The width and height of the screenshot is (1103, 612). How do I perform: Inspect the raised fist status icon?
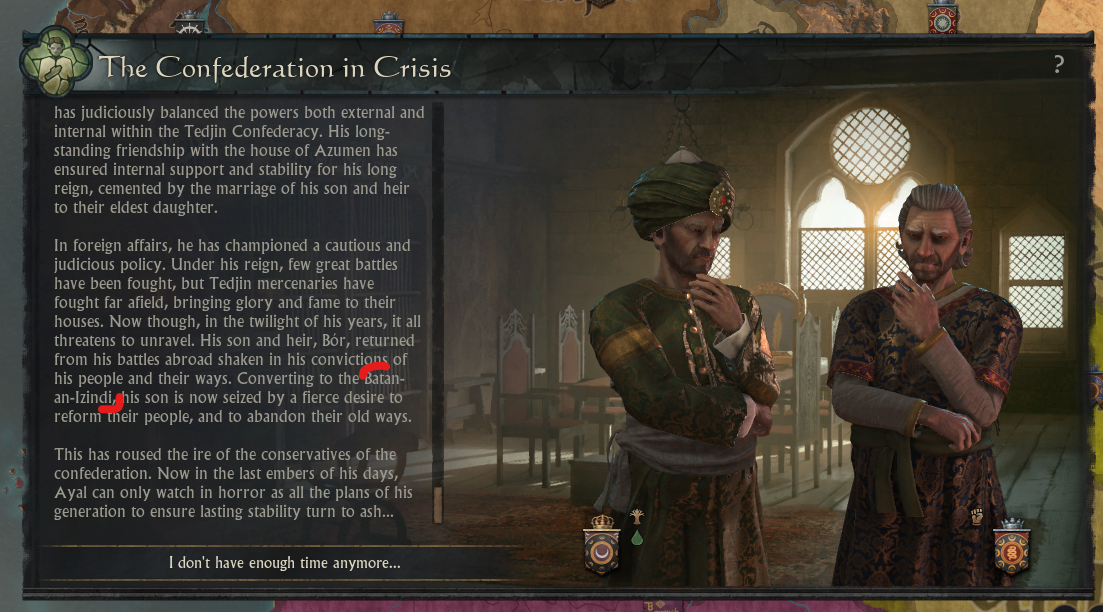tap(977, 517)
